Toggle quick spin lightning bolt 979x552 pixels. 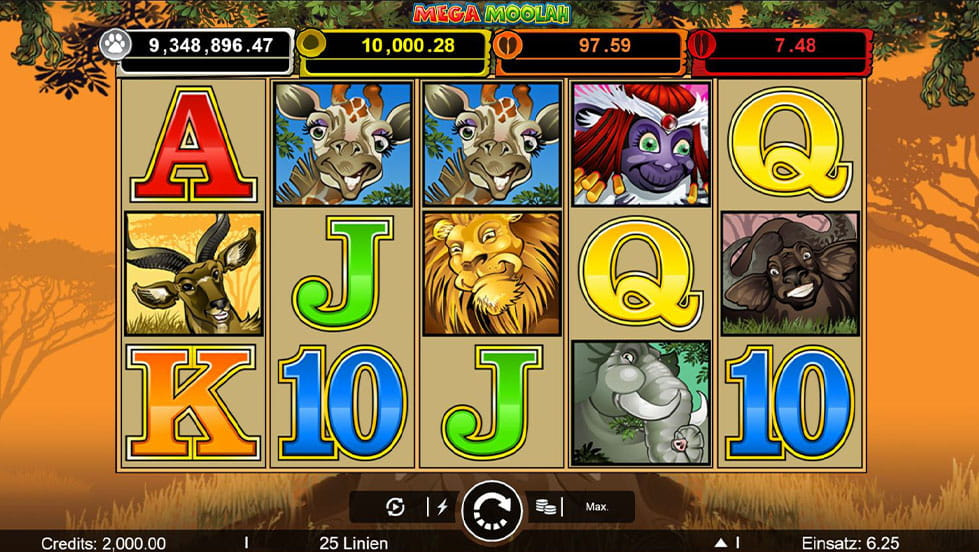coord(441,507)
